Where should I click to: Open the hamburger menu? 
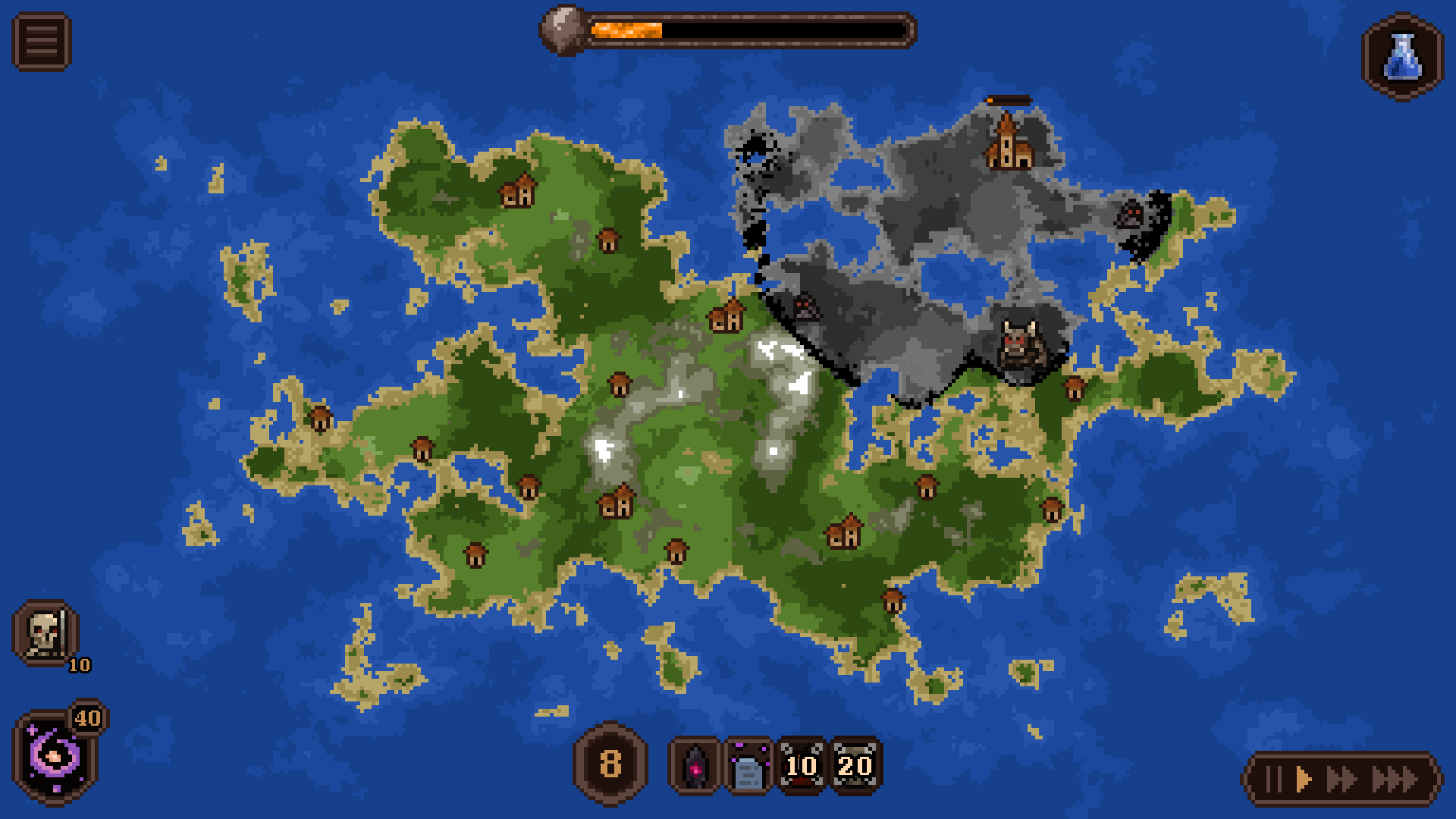pos(42,42)
